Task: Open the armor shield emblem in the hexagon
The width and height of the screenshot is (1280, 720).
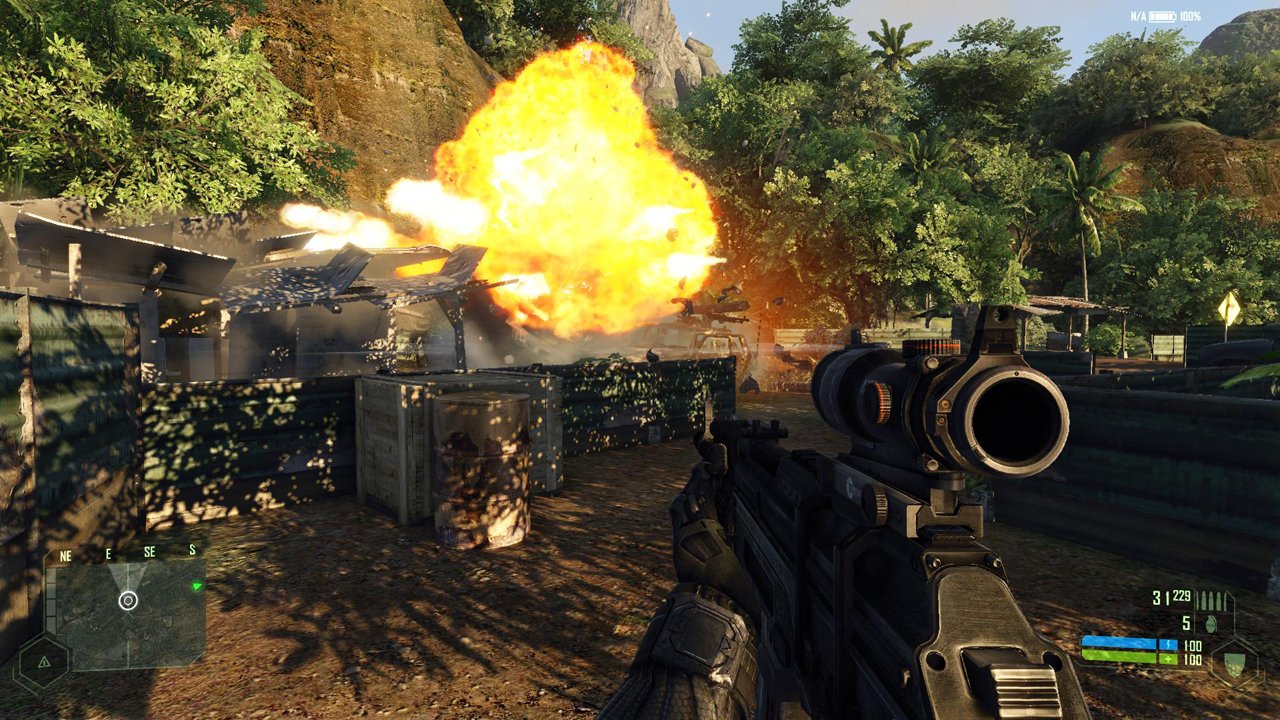Action: [1234, 665]
